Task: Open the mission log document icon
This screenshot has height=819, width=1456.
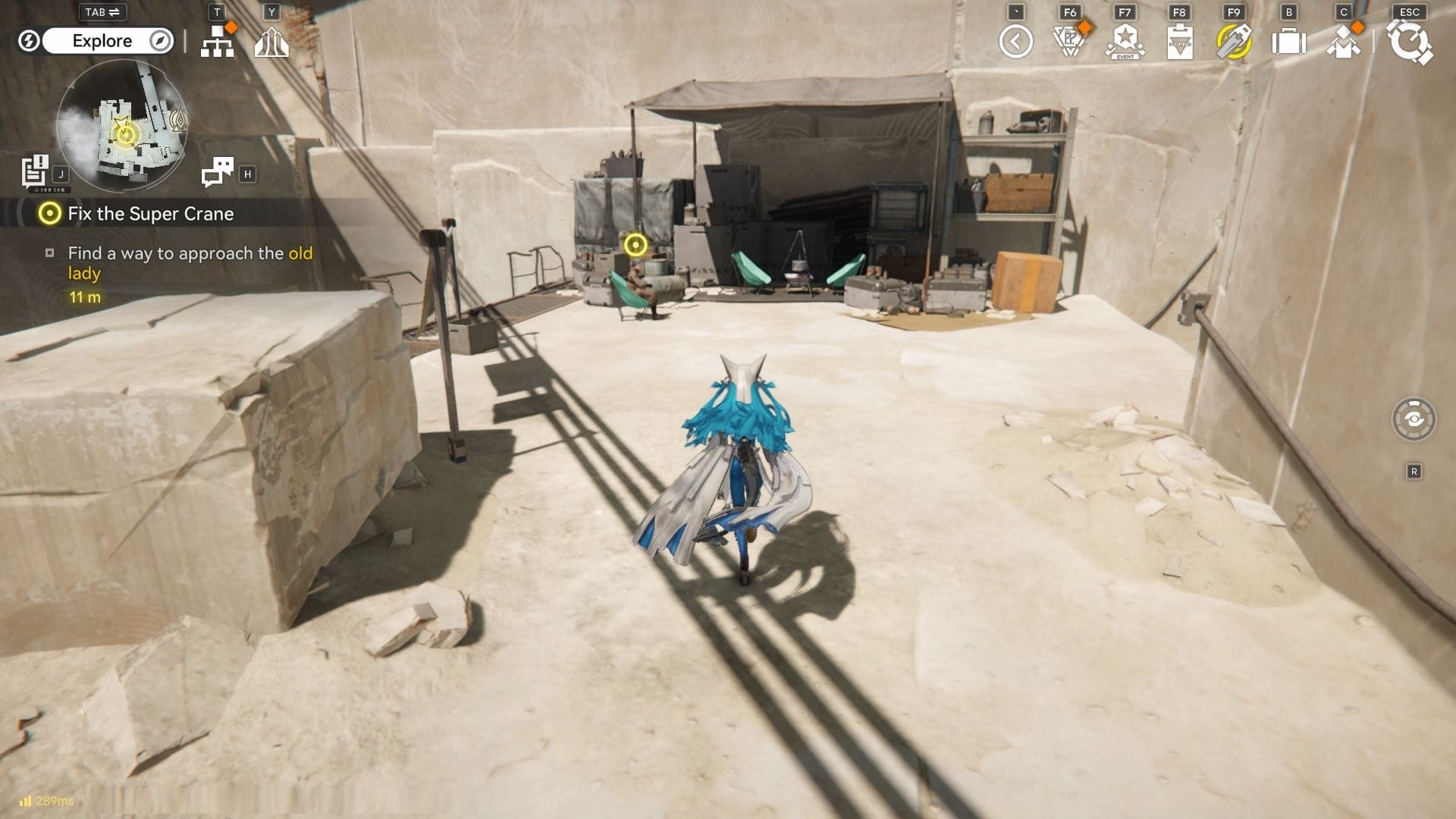Action: pyautogui.click(x=35, y=171)
